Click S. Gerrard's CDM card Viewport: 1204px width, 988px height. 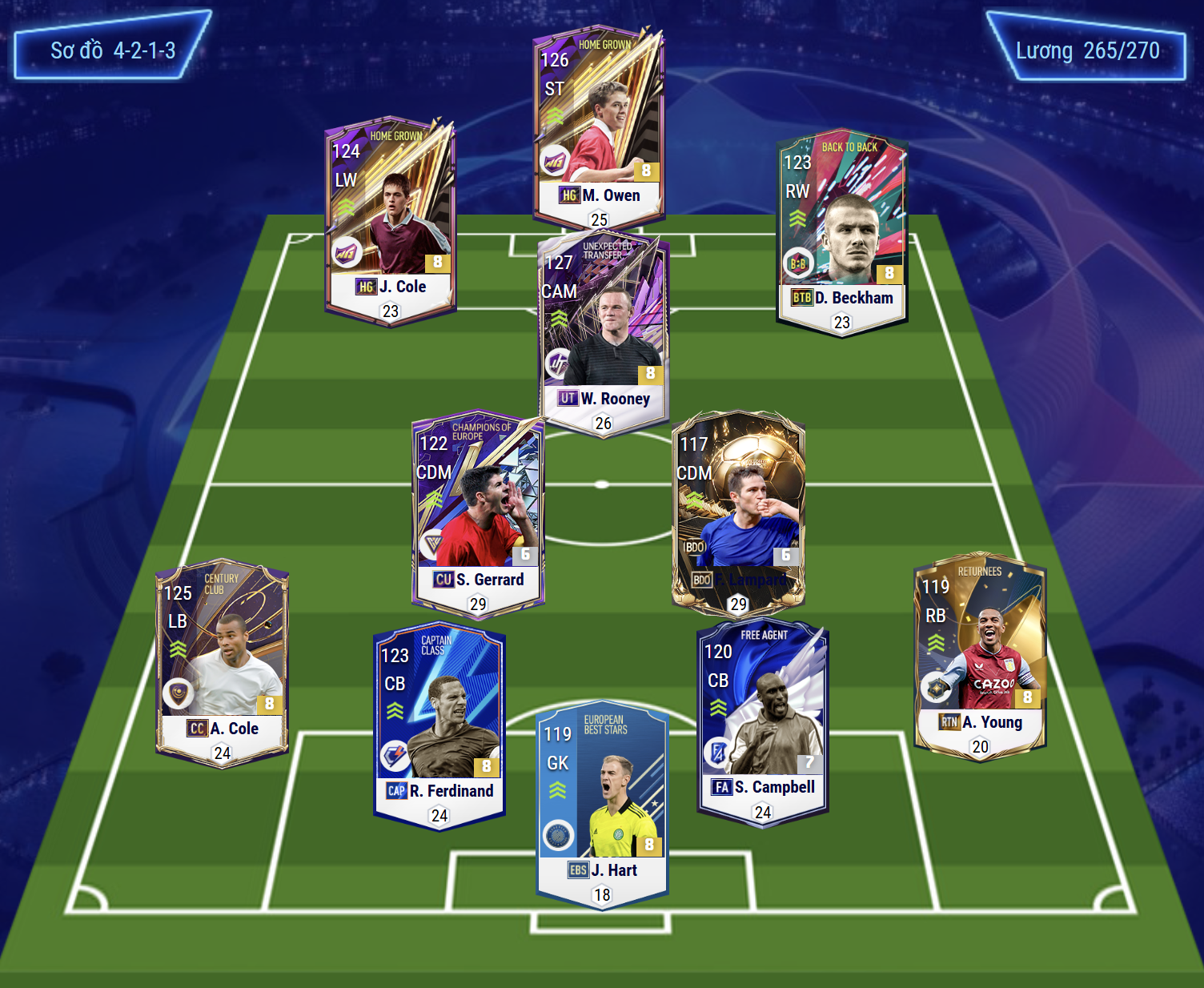coord(479,514)
